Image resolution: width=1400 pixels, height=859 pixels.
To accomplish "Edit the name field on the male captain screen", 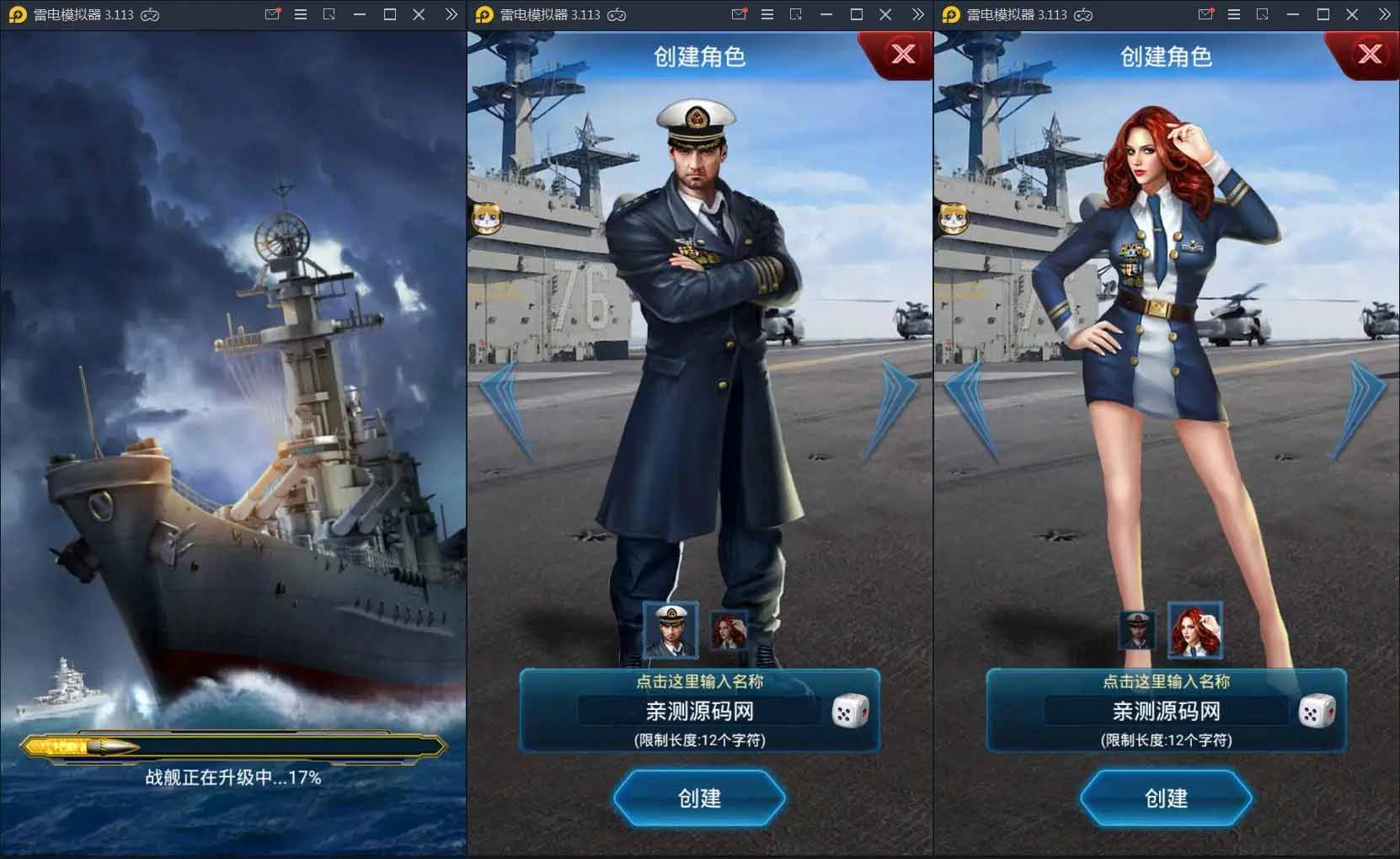I will pyautogui.click(x=699, y=712).
